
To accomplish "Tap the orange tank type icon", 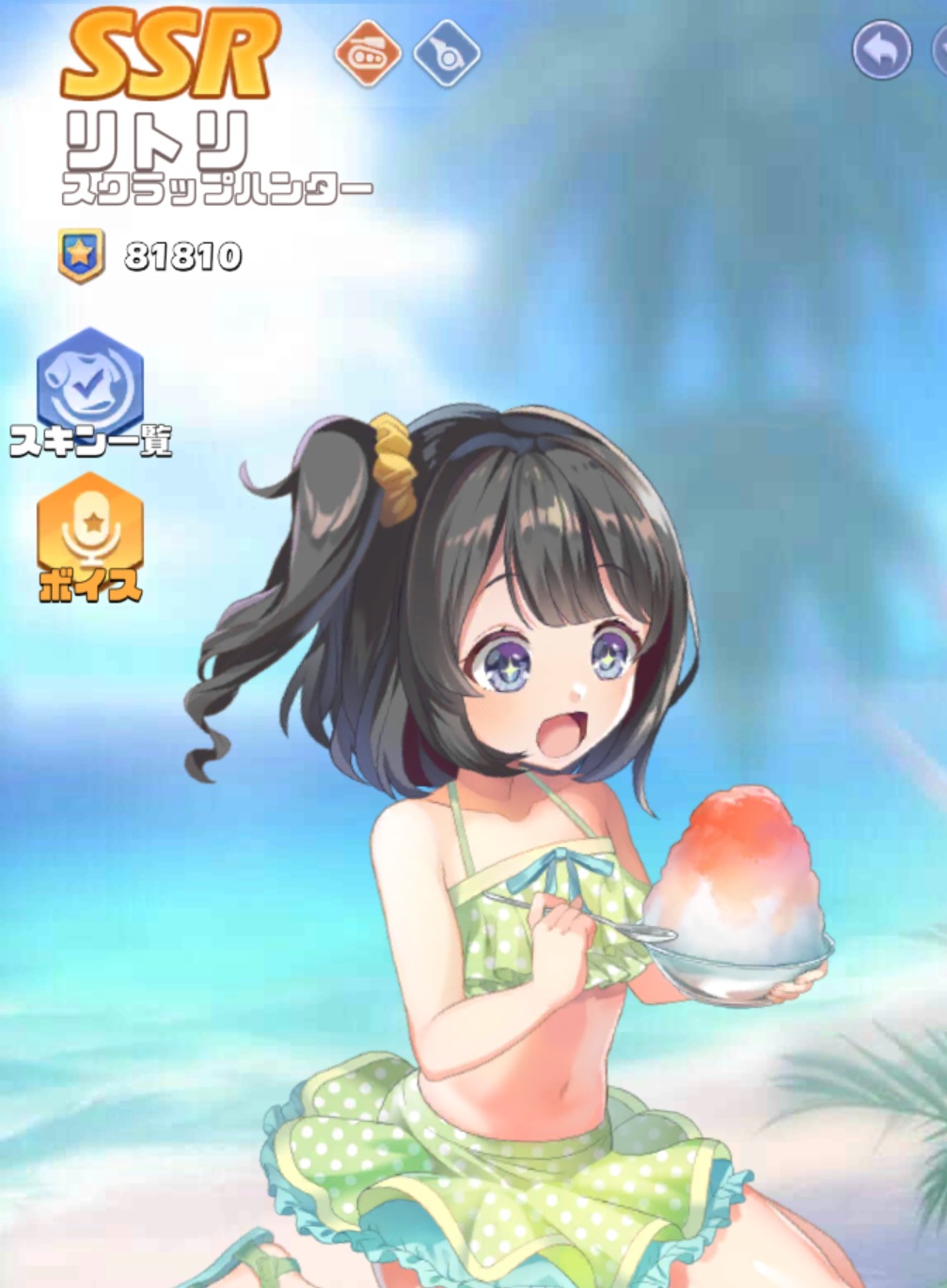I will pos(368,54).
